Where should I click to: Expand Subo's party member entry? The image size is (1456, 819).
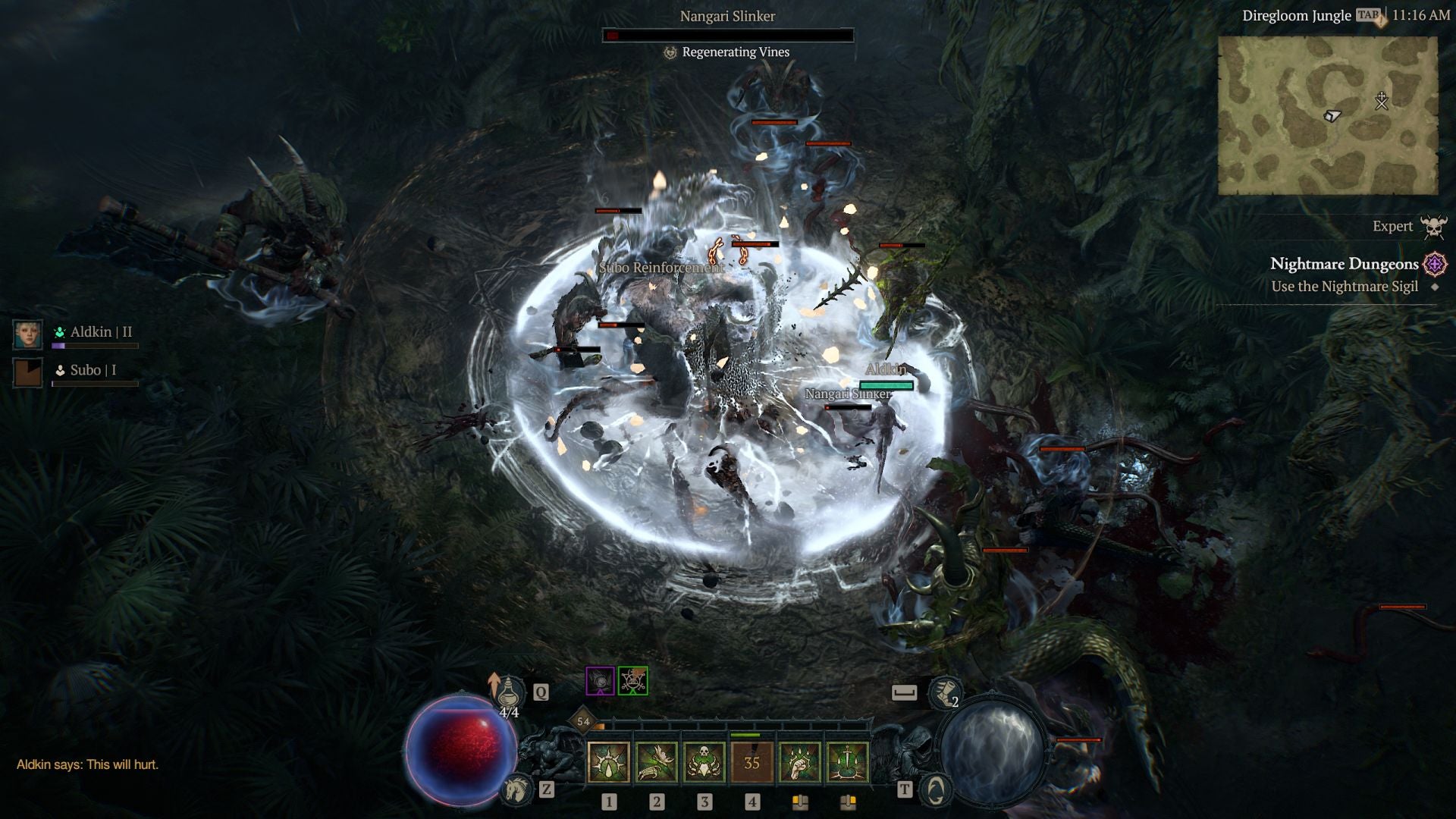point(27,372)
